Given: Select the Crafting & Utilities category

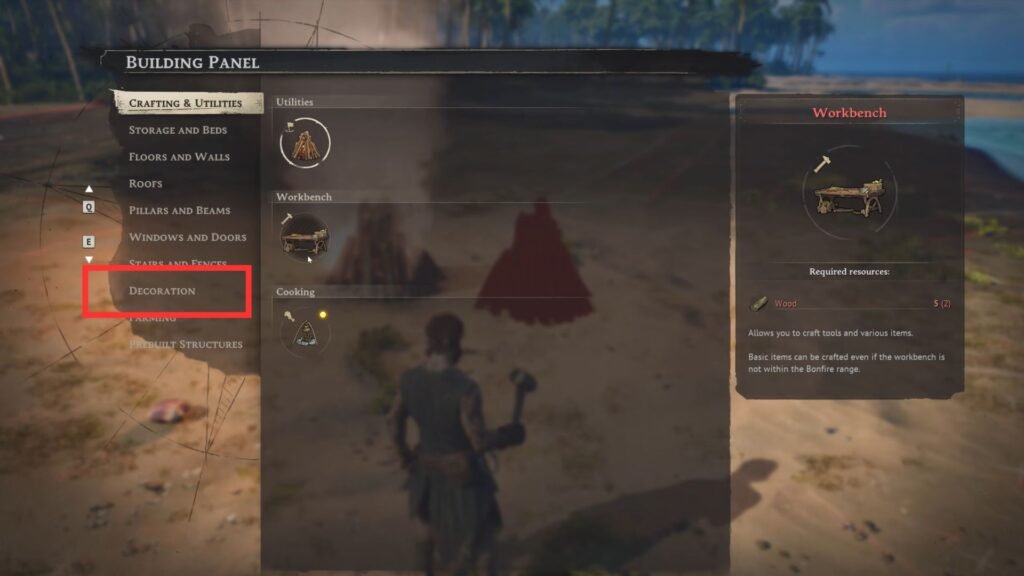Looking at the screenshot, I should (185, 103).
